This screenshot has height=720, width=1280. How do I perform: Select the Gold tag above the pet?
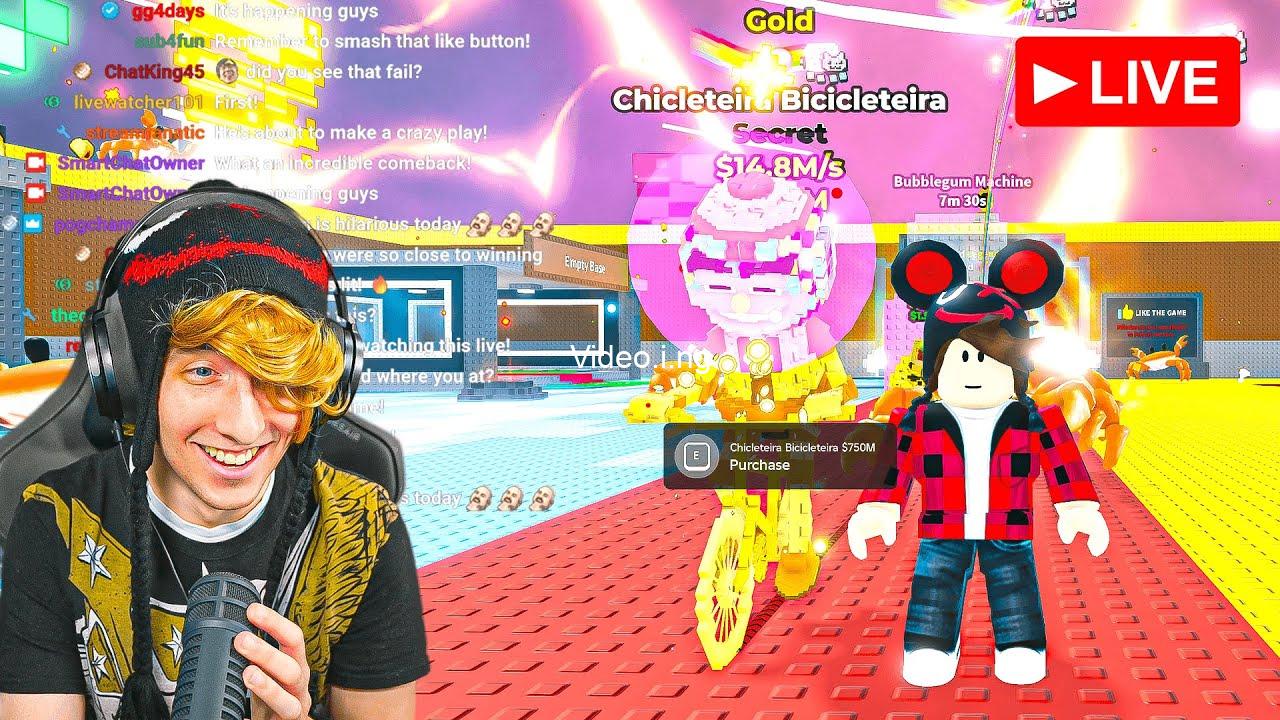tap(781, 20)
